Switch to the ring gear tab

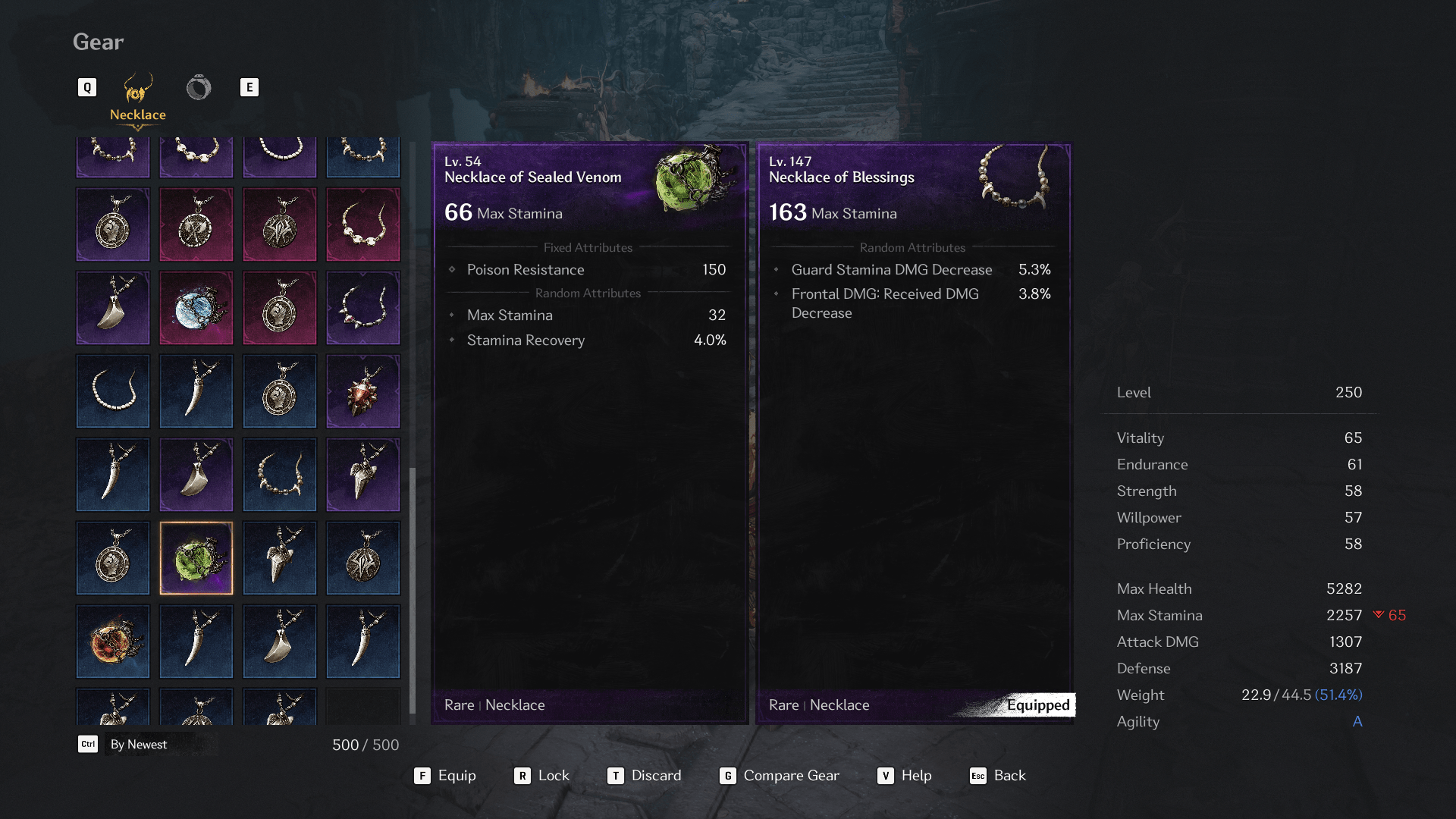tap(199, 88)
